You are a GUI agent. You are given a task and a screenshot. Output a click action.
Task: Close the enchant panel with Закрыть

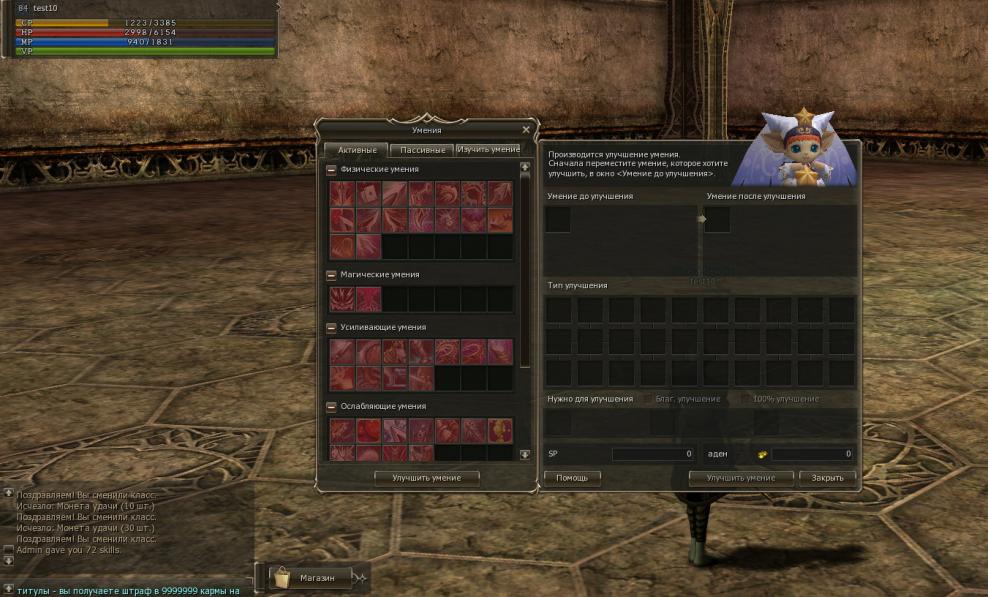[x=827, y=478]
